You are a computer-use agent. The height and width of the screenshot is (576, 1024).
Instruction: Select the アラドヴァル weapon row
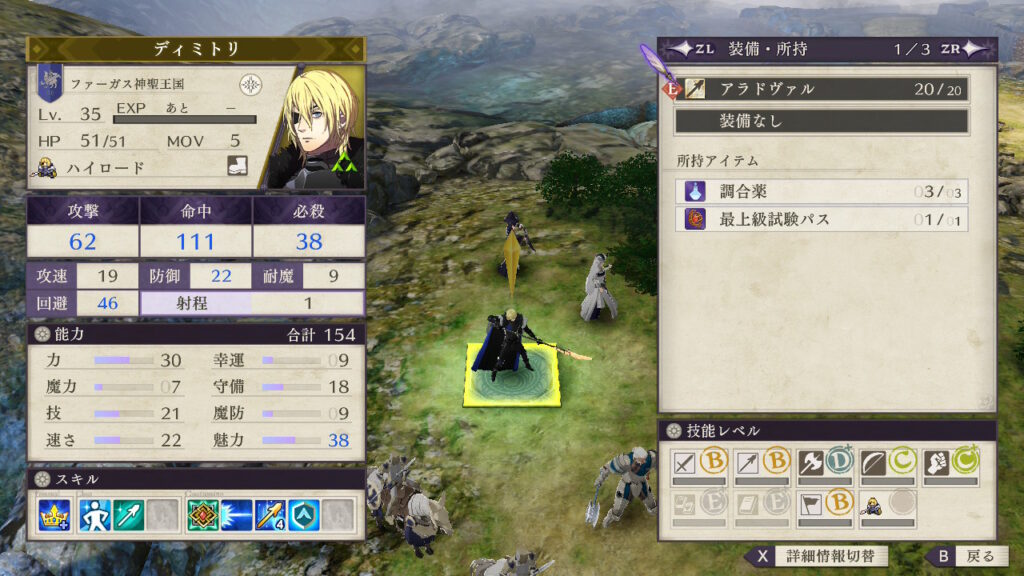(x=820, y=89)
